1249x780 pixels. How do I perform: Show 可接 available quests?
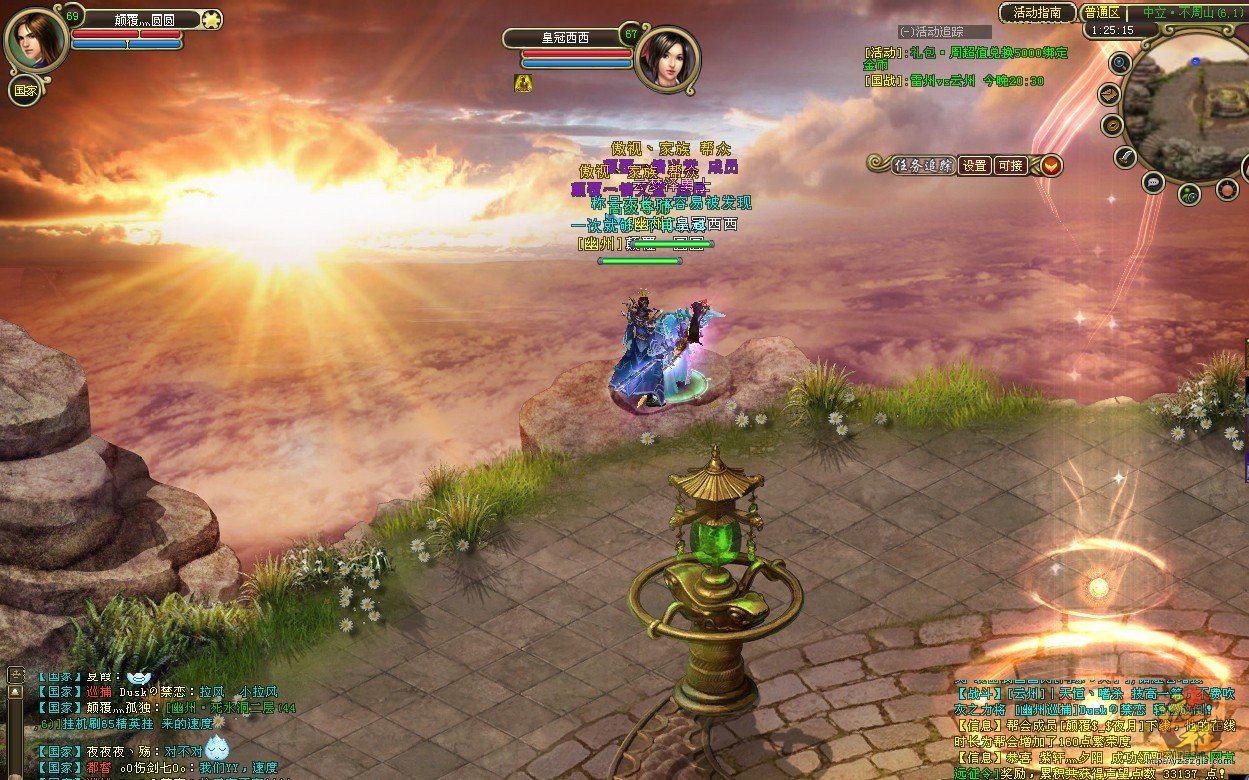pyautogui.click(x=1010, y=165)
